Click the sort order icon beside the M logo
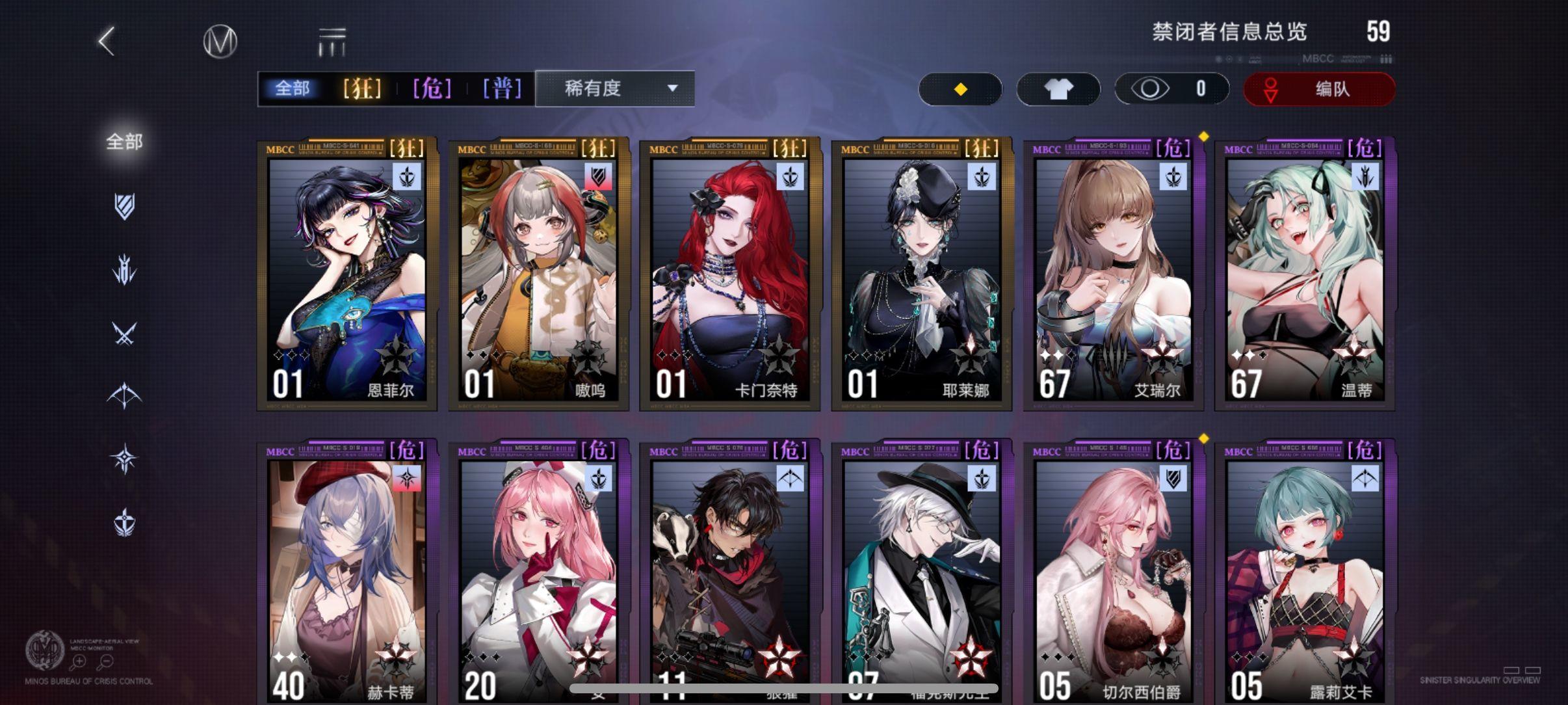Image resolution: width=1568 pixels, height=705 pixels. pos(332,40)
